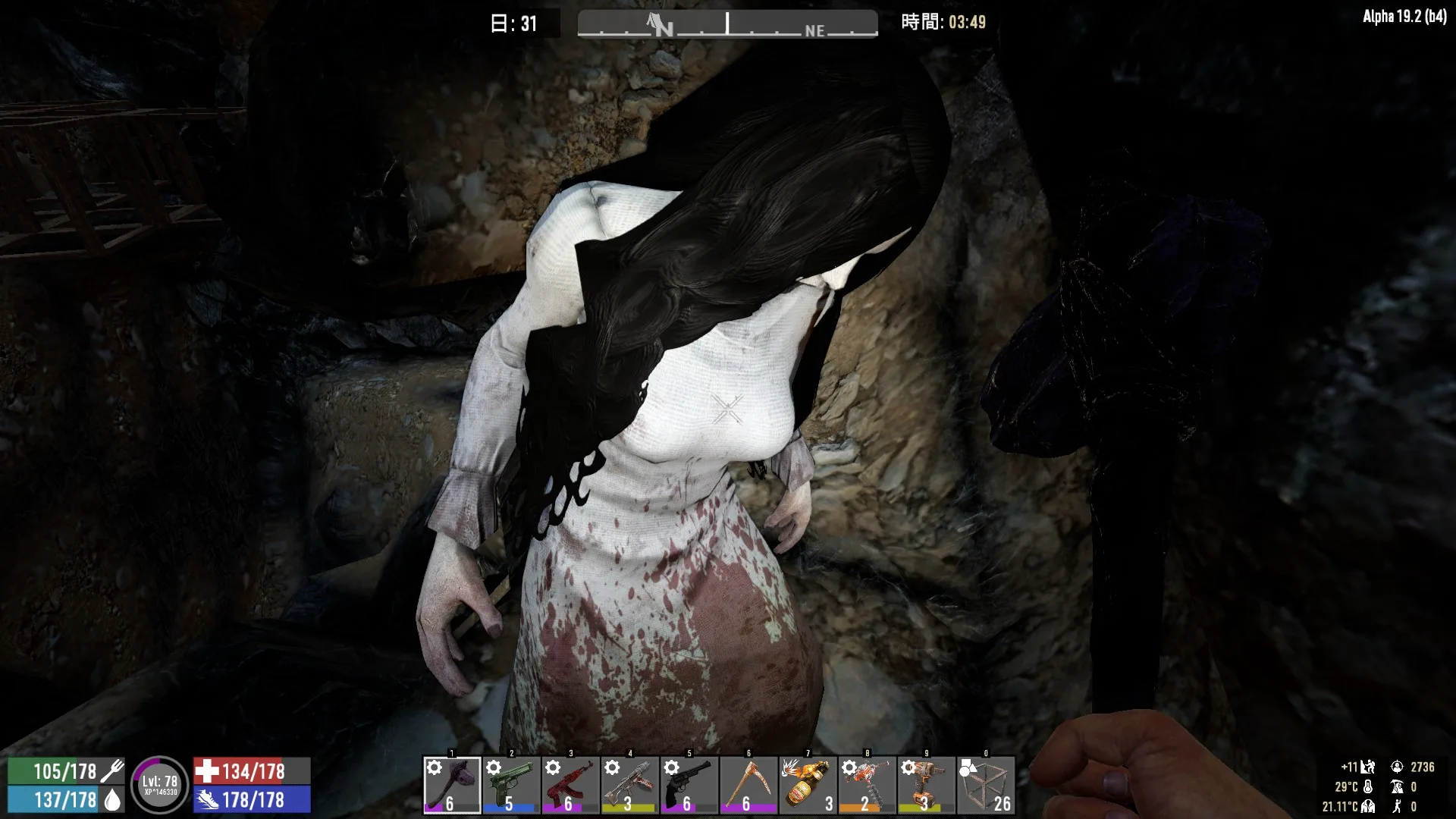
Task: Select the nailgun tool slot
Action: [x=629, y=785]
